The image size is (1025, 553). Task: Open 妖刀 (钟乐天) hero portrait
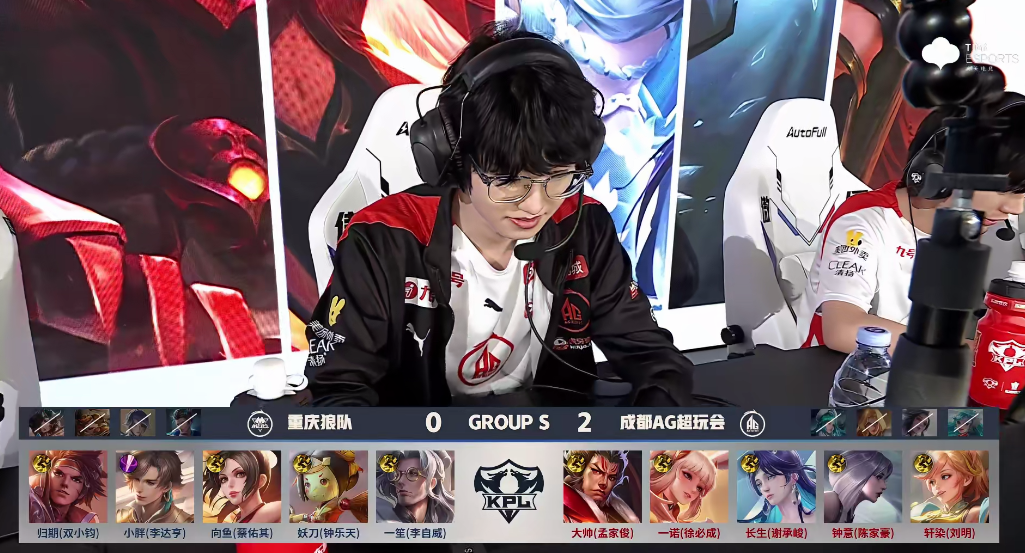tap(328, 486)
